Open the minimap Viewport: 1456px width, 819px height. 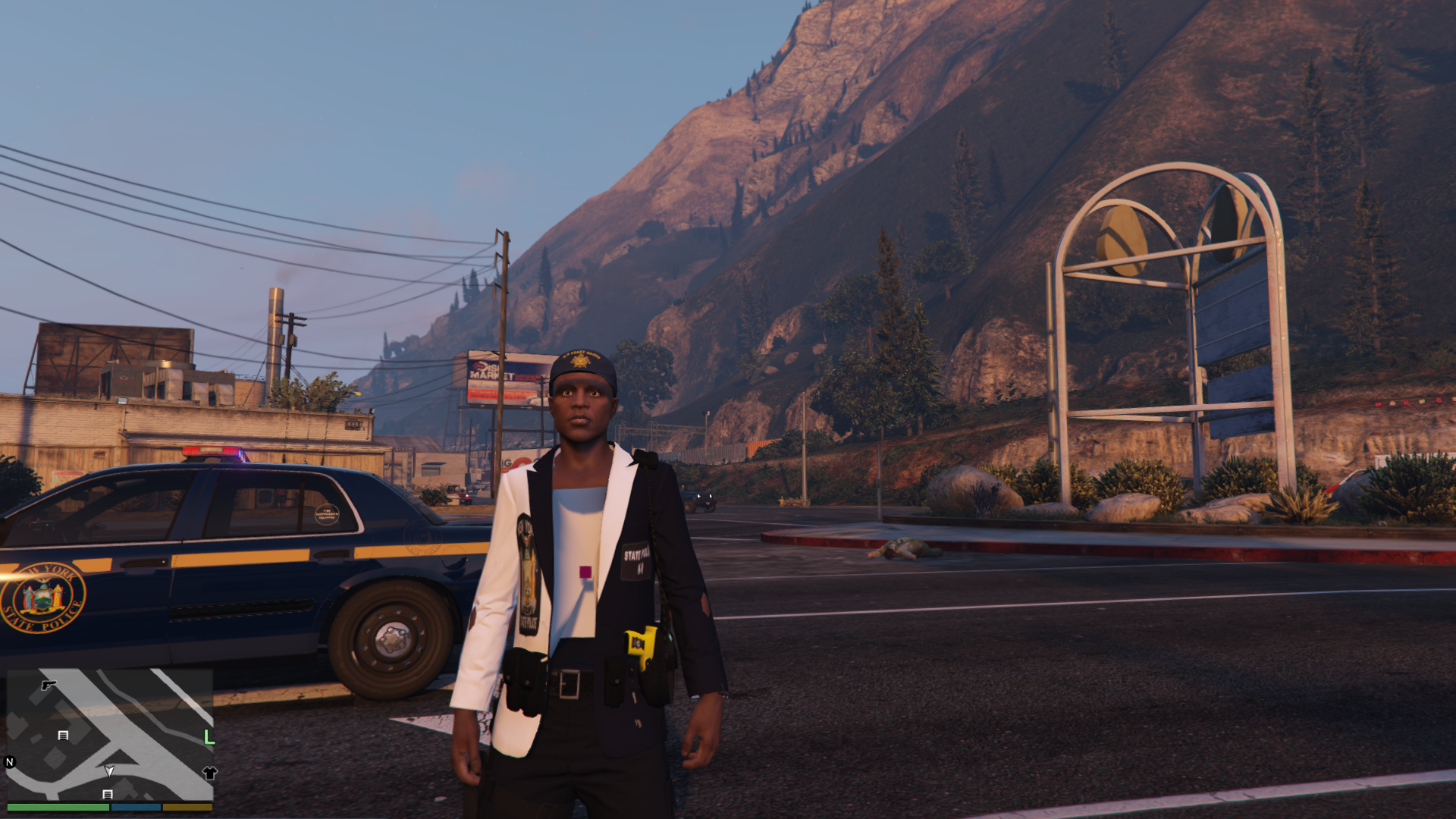(x=110, y=734)
